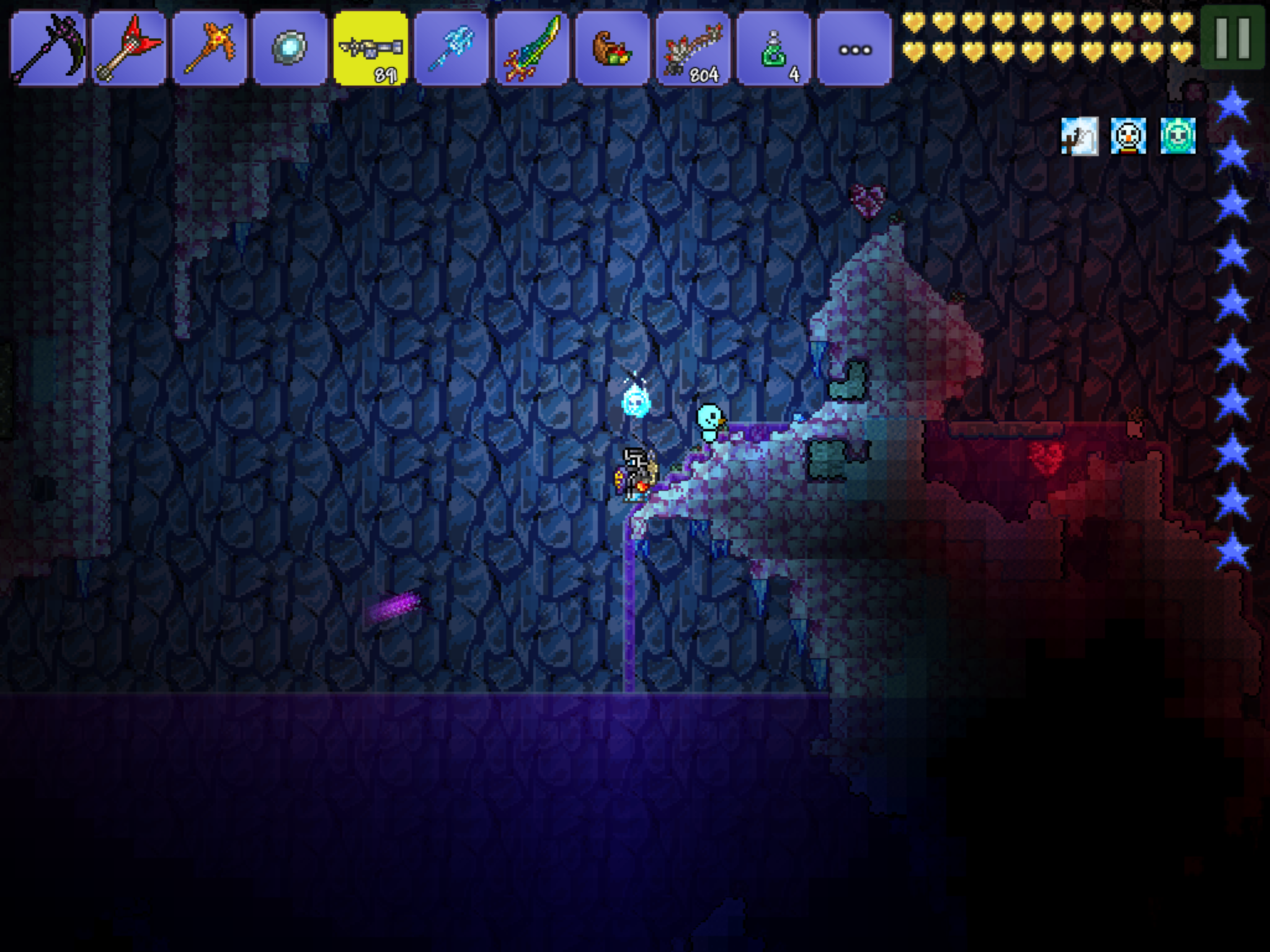
Task: Select the highlighted gun slot with 891
Action: (371, 48)
